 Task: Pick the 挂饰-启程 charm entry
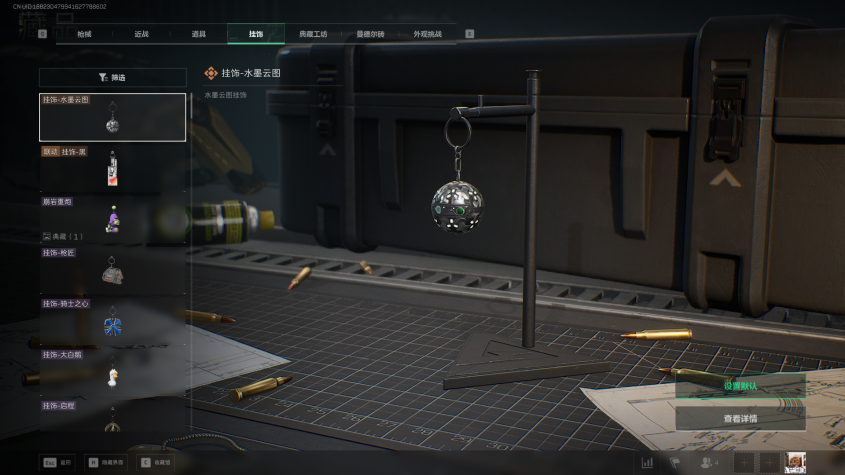pyautogui.click(x=112, y=416)
